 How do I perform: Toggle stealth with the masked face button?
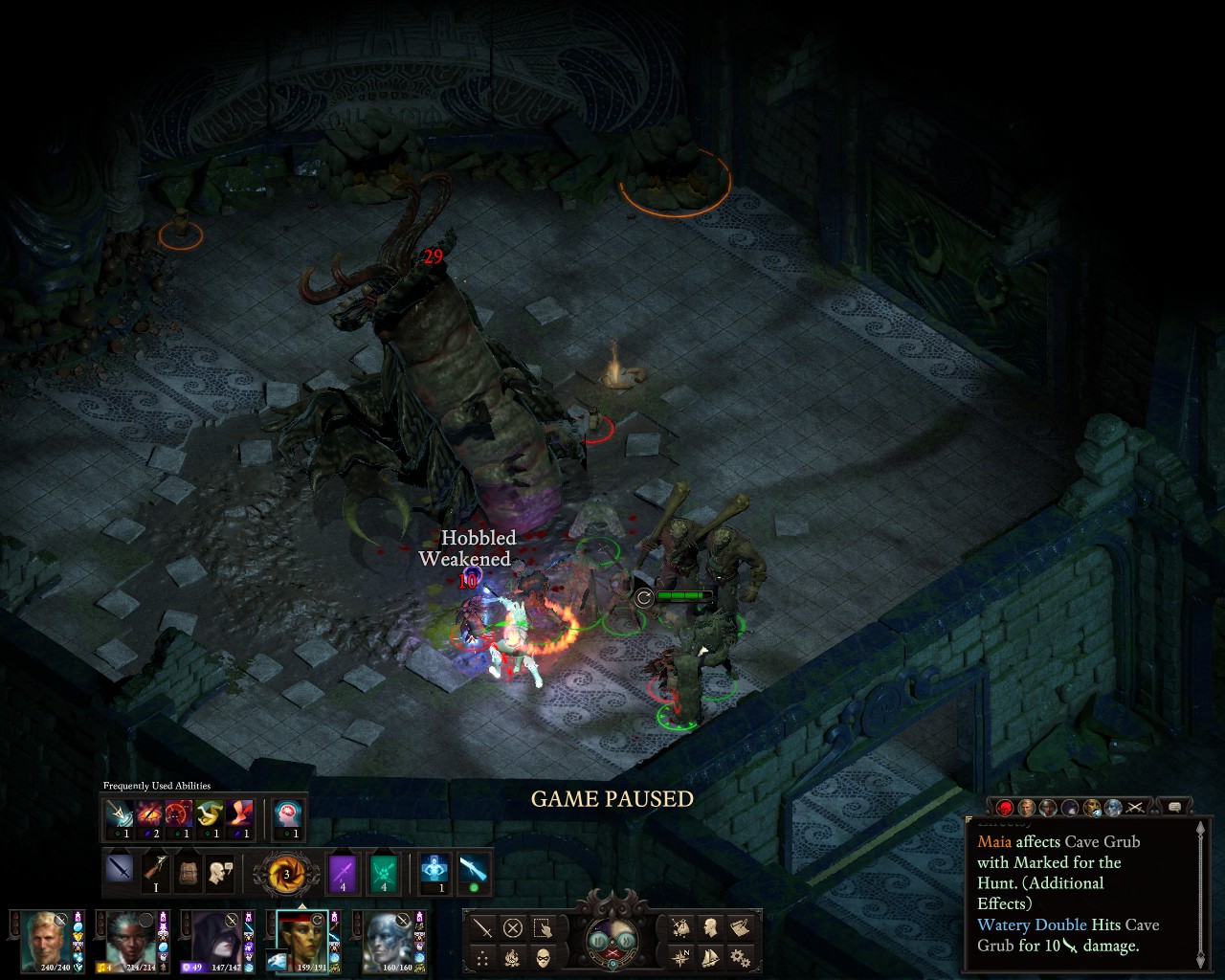(543, 957)
